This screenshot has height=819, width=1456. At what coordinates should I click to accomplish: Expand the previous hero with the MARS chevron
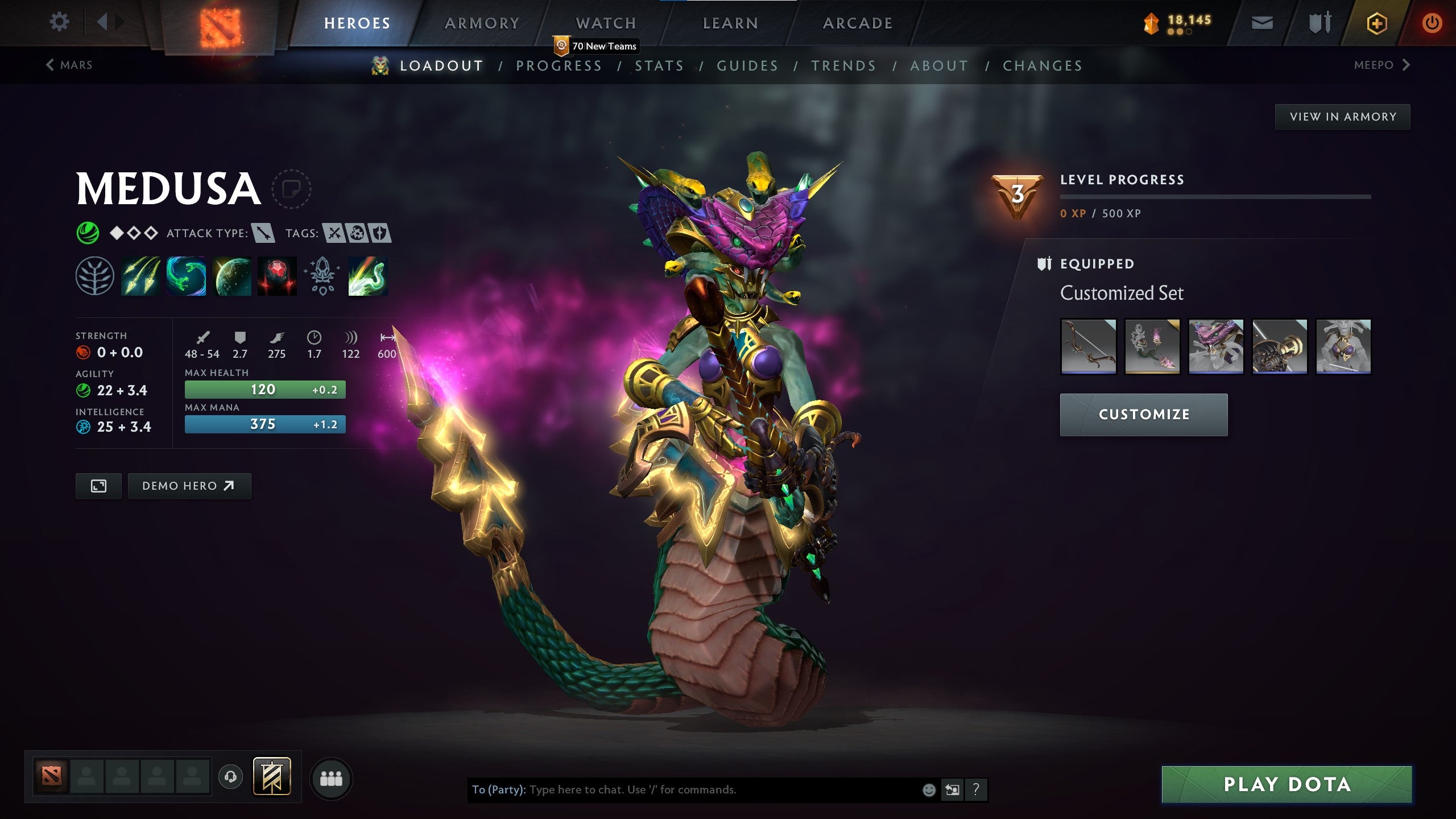click(50, 64)
